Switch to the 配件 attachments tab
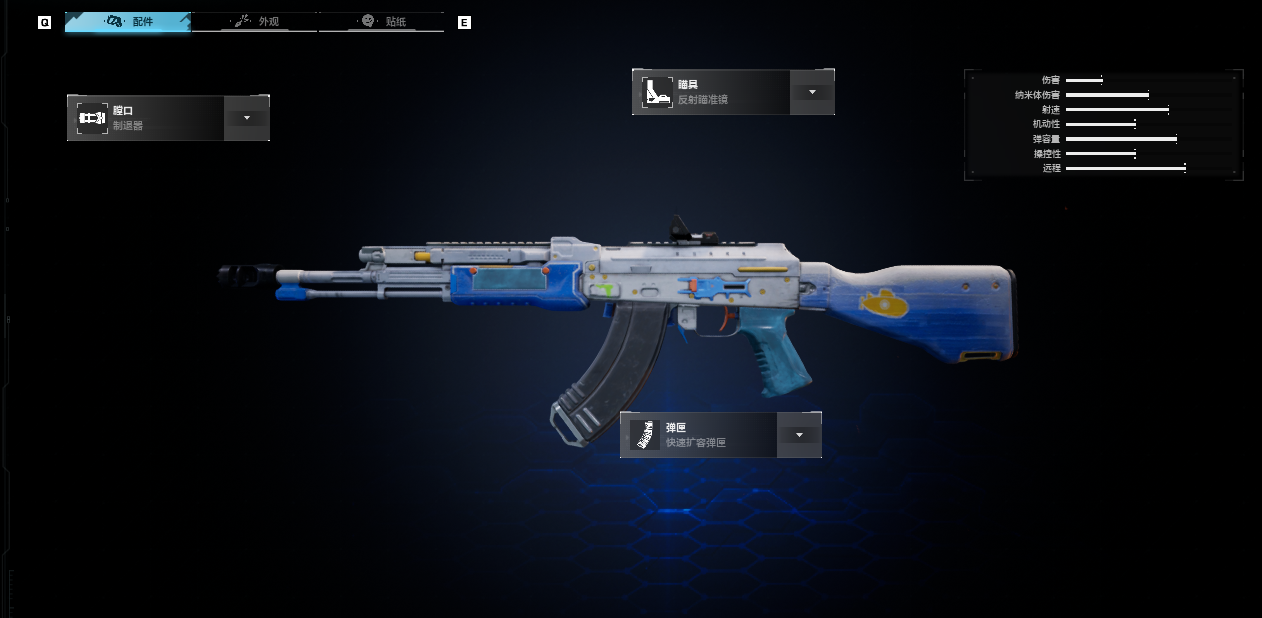 [128, 21]
